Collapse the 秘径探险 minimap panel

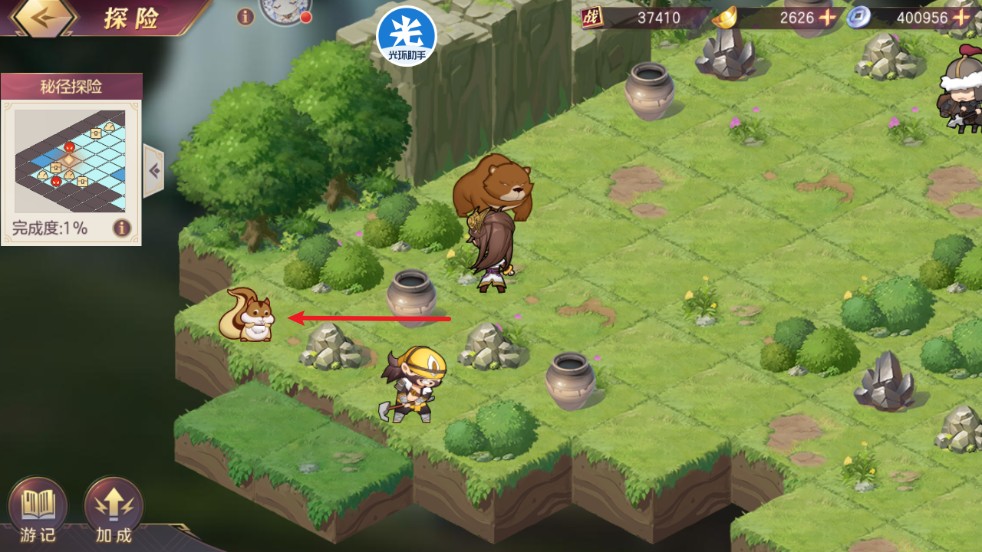coord(154,170)
